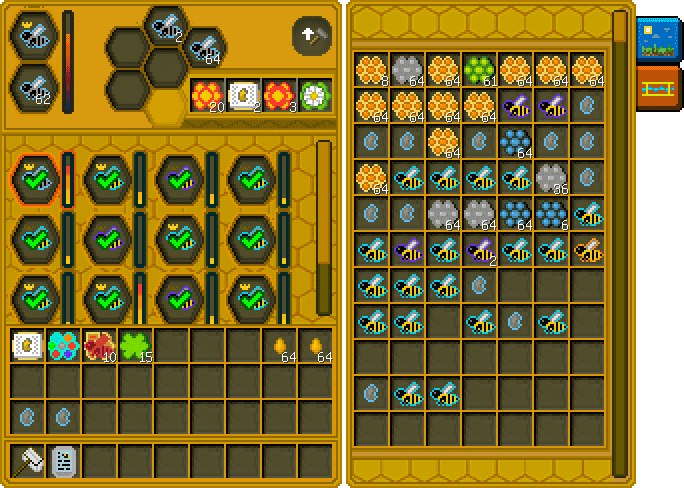Pick the white daisy flower slot

point(315,96)
